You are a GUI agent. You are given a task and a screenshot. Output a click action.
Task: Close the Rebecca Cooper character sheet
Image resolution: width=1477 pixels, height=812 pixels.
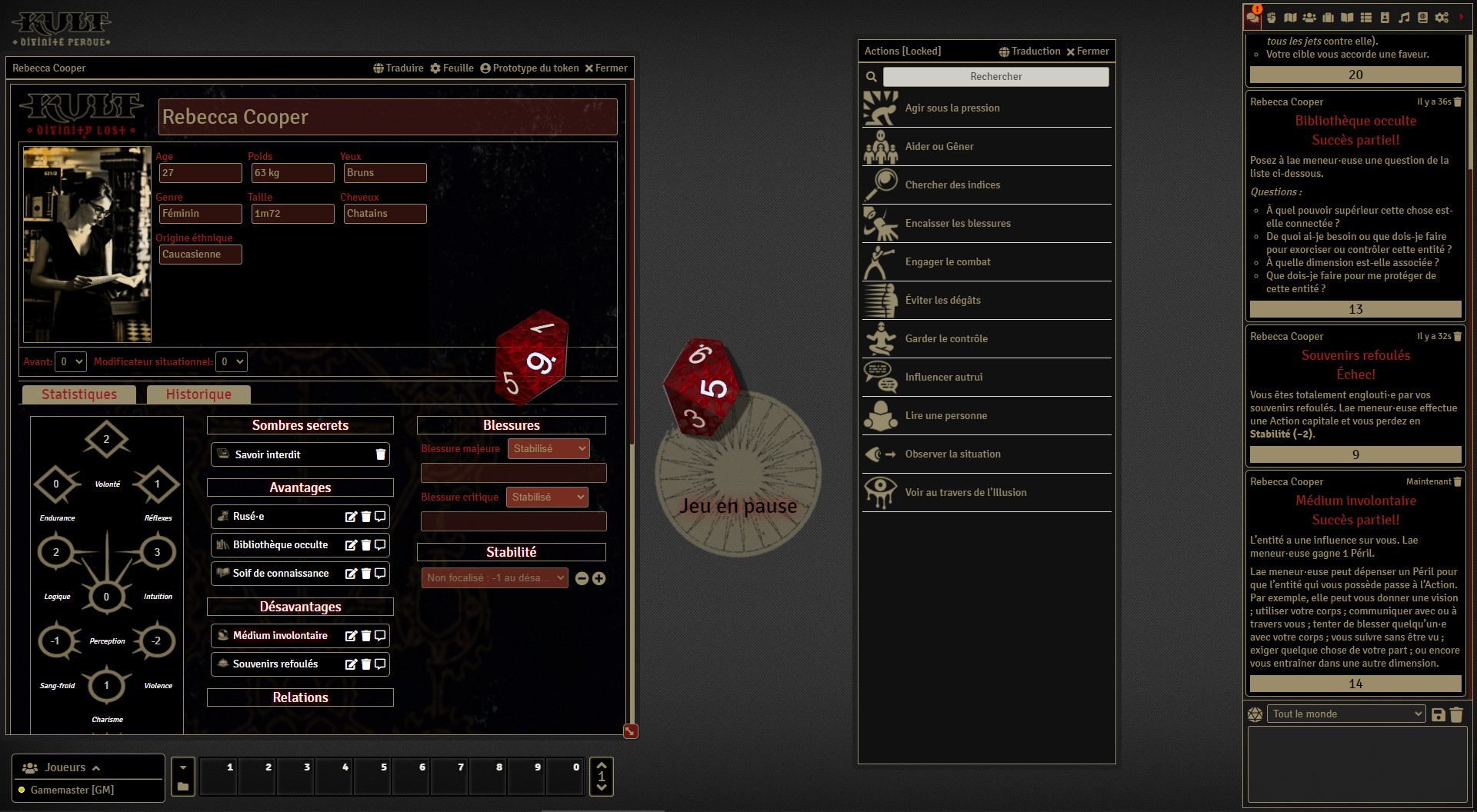point(606,68)
